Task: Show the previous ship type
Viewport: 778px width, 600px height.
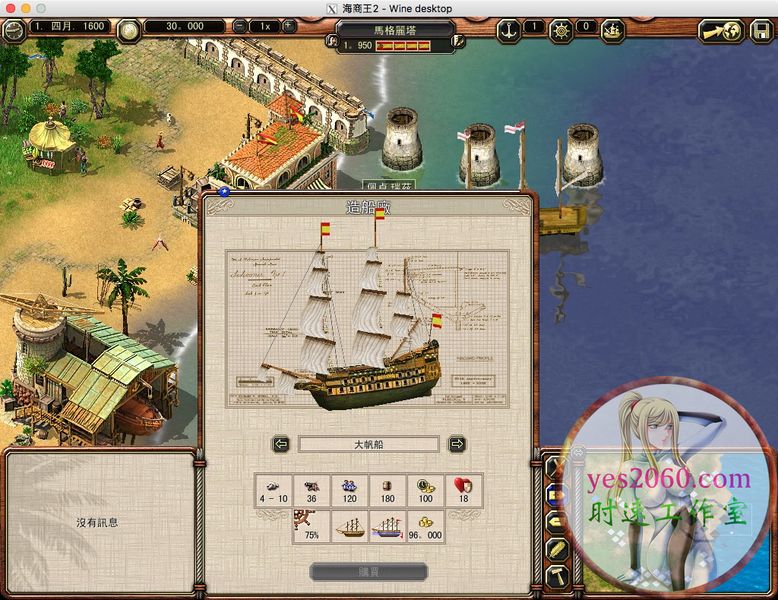Action: 281,444
